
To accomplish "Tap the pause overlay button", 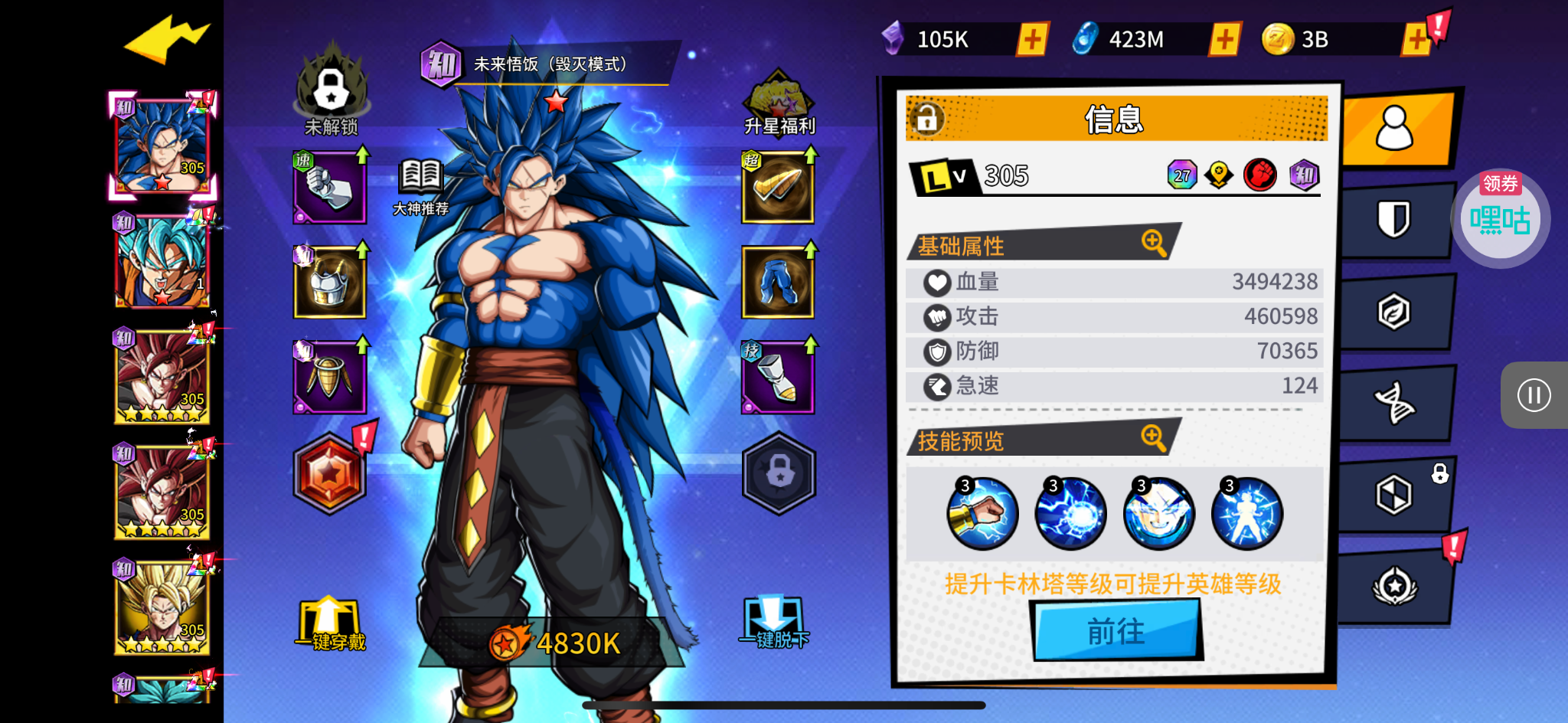I will coord(1534,395).
